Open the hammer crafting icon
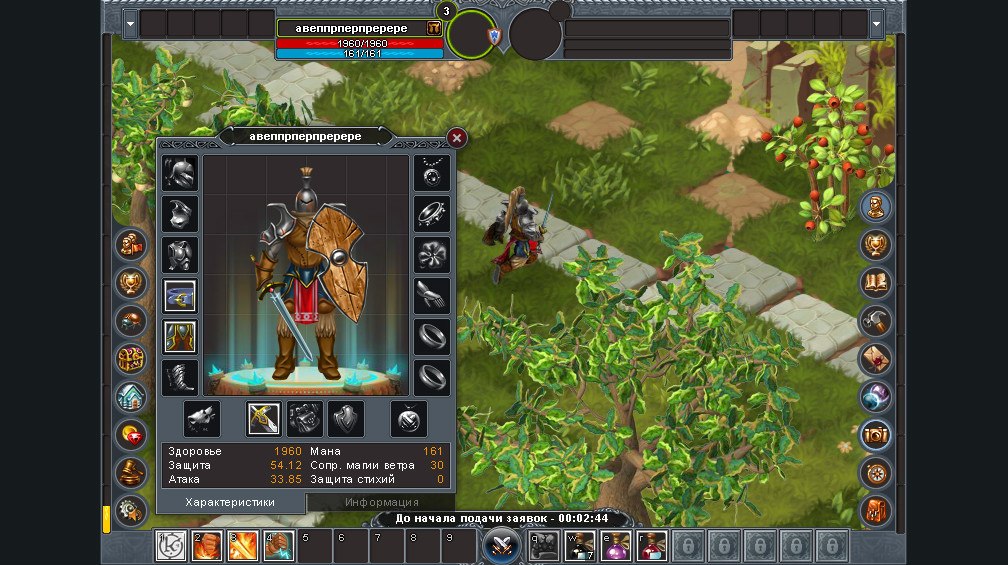Viewport: 1008px width, 565px height. 876,320
